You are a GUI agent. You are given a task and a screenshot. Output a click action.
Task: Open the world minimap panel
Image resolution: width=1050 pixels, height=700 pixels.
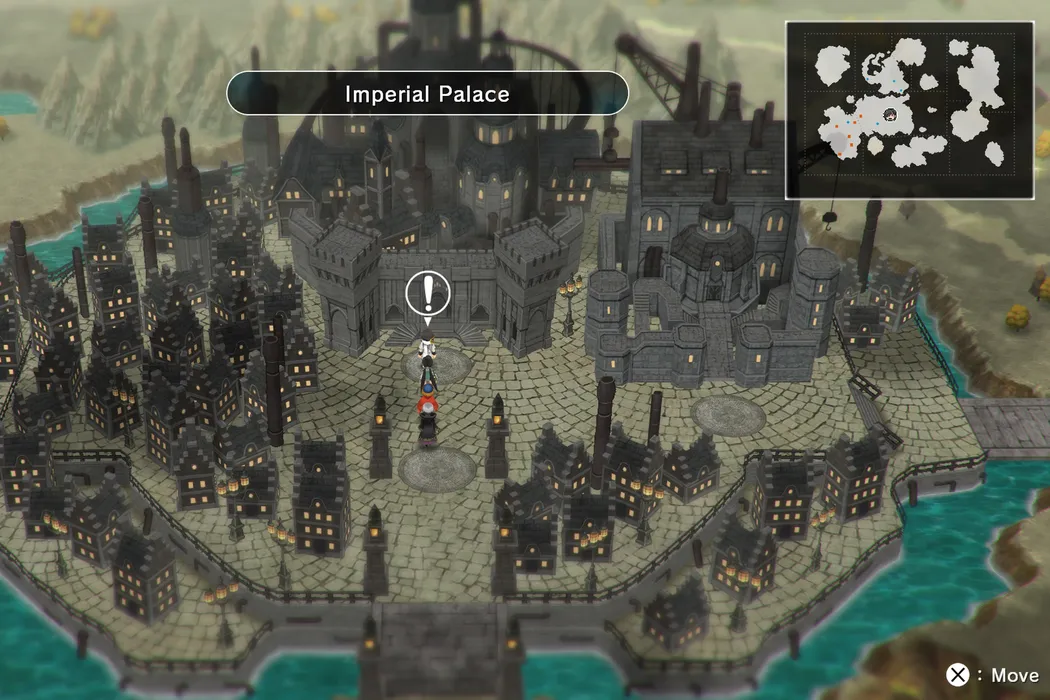909,110
